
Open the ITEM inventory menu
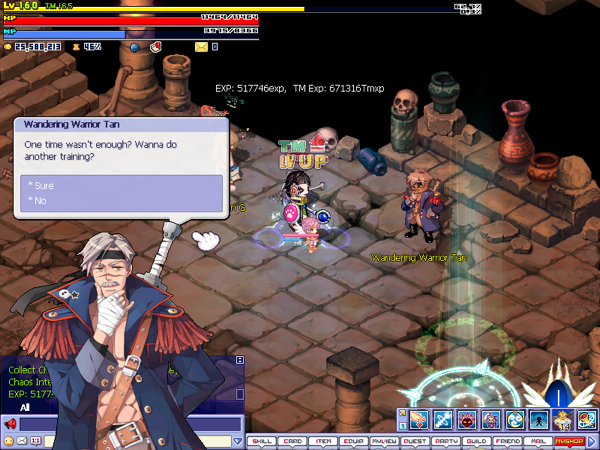click(323, 440)
